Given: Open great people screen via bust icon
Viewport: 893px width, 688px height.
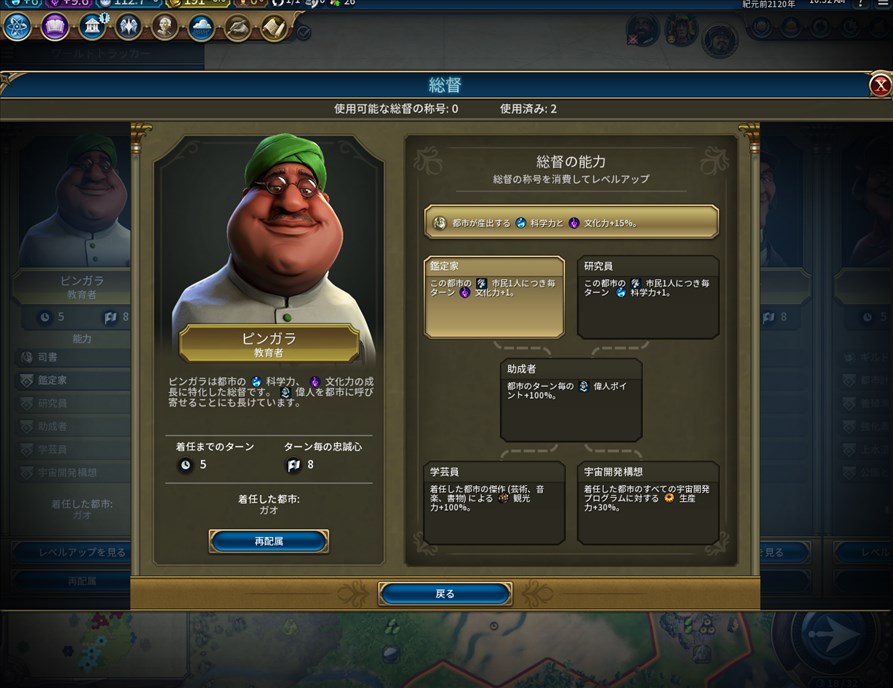Looking at the screenshot, I should tap(165, 27).
